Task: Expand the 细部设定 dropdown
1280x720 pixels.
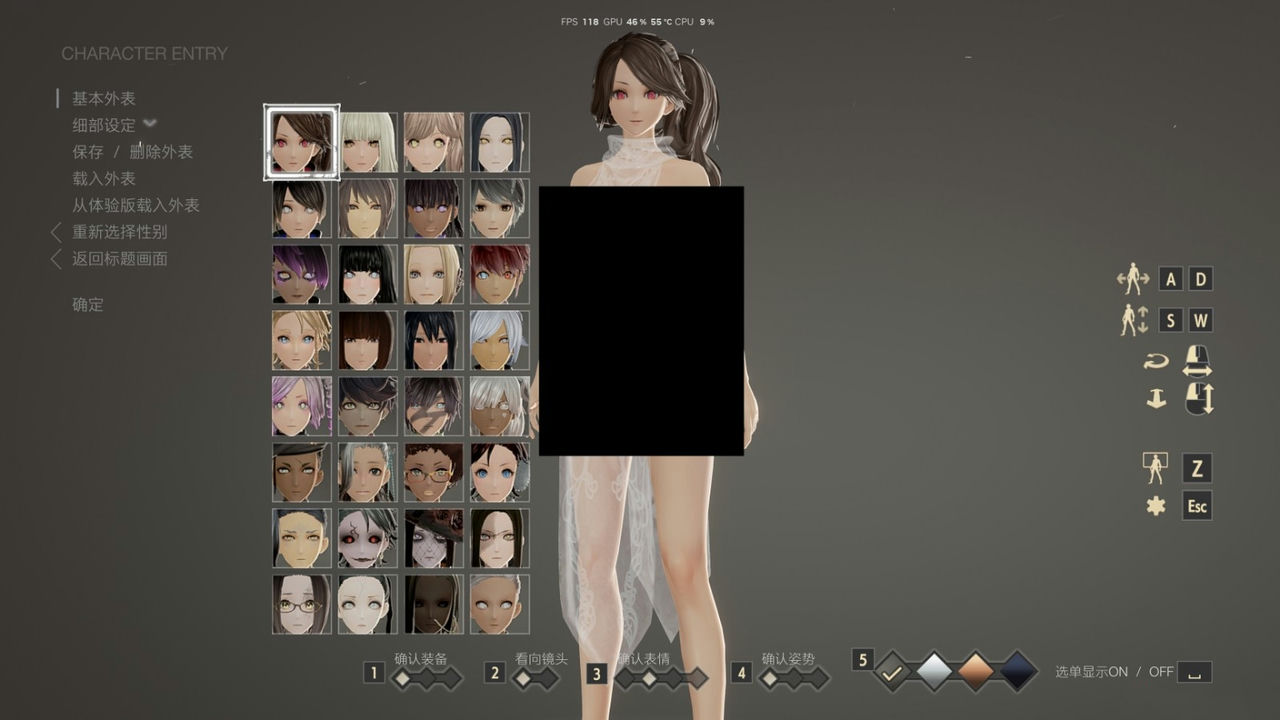Action: [x=148, y=125]
